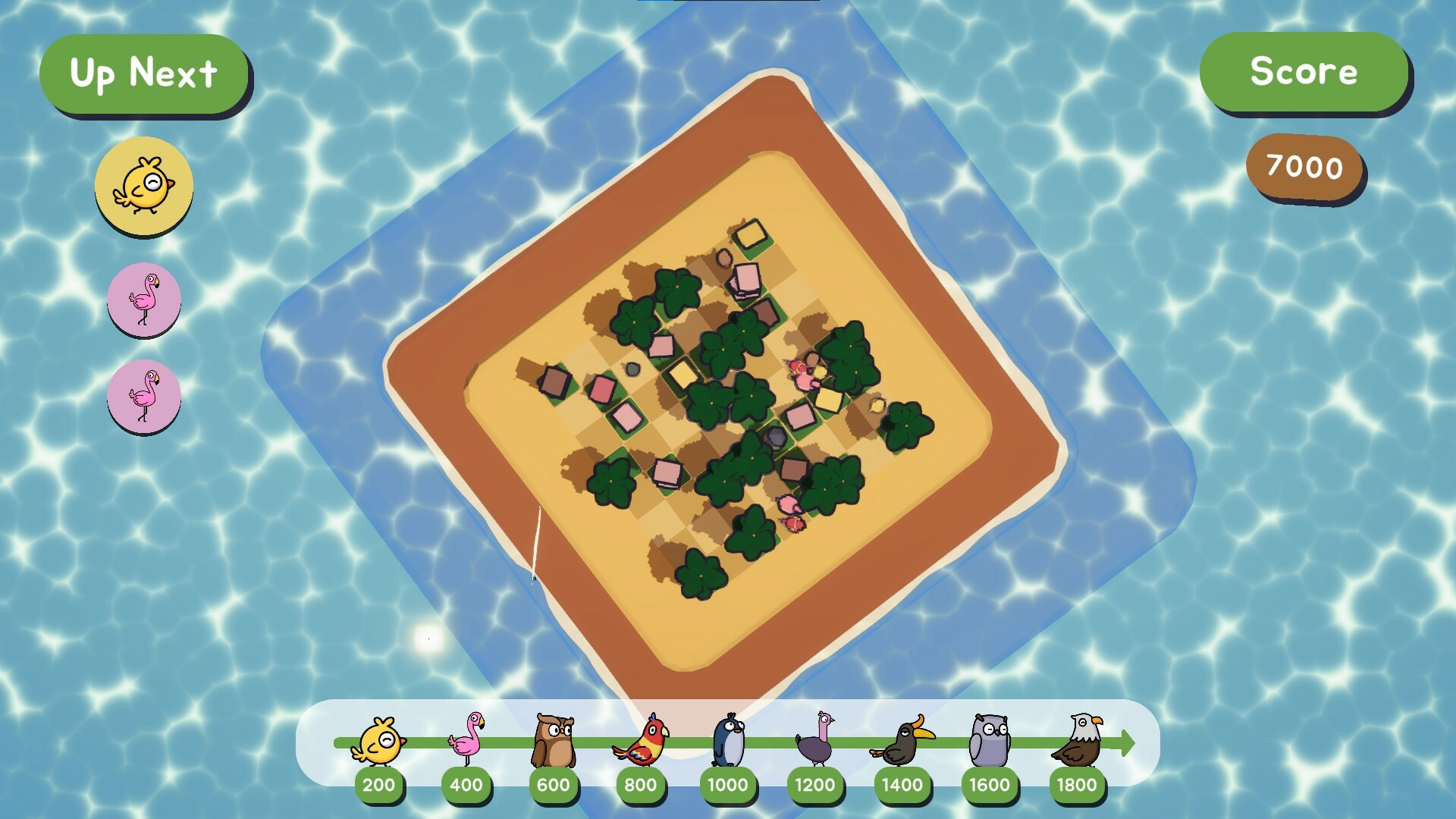
Task: Click the Score header button
Action: tap(1304, 73)
